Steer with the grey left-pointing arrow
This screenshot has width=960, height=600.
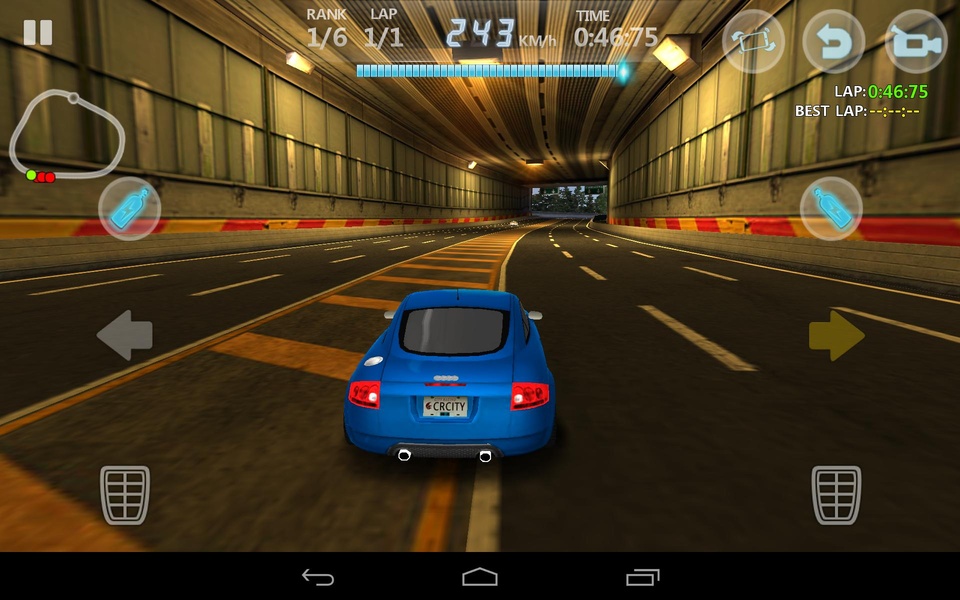click(x=125, y=335)
